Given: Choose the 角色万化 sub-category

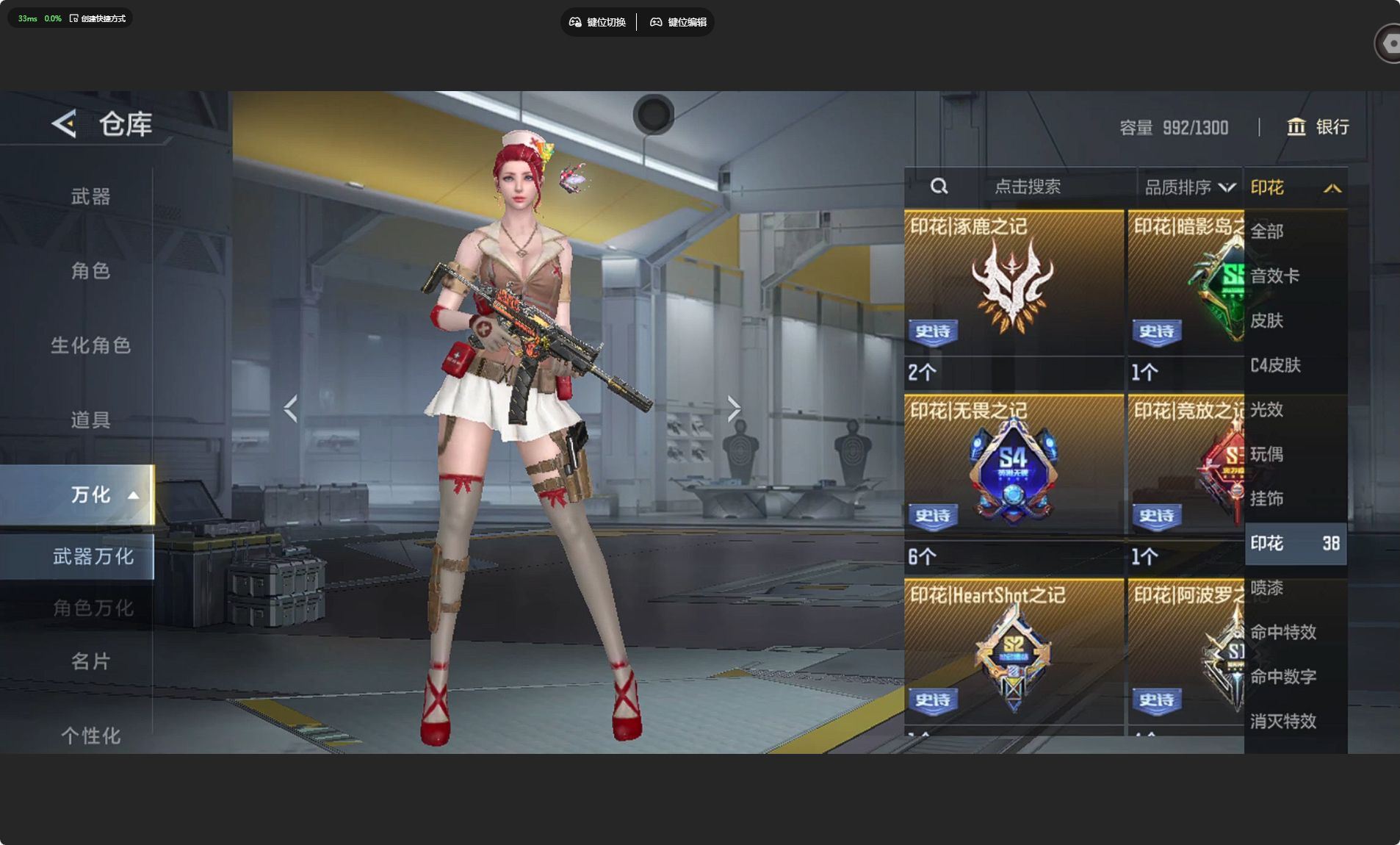Looking at the screenshot, I should (93, 608).
